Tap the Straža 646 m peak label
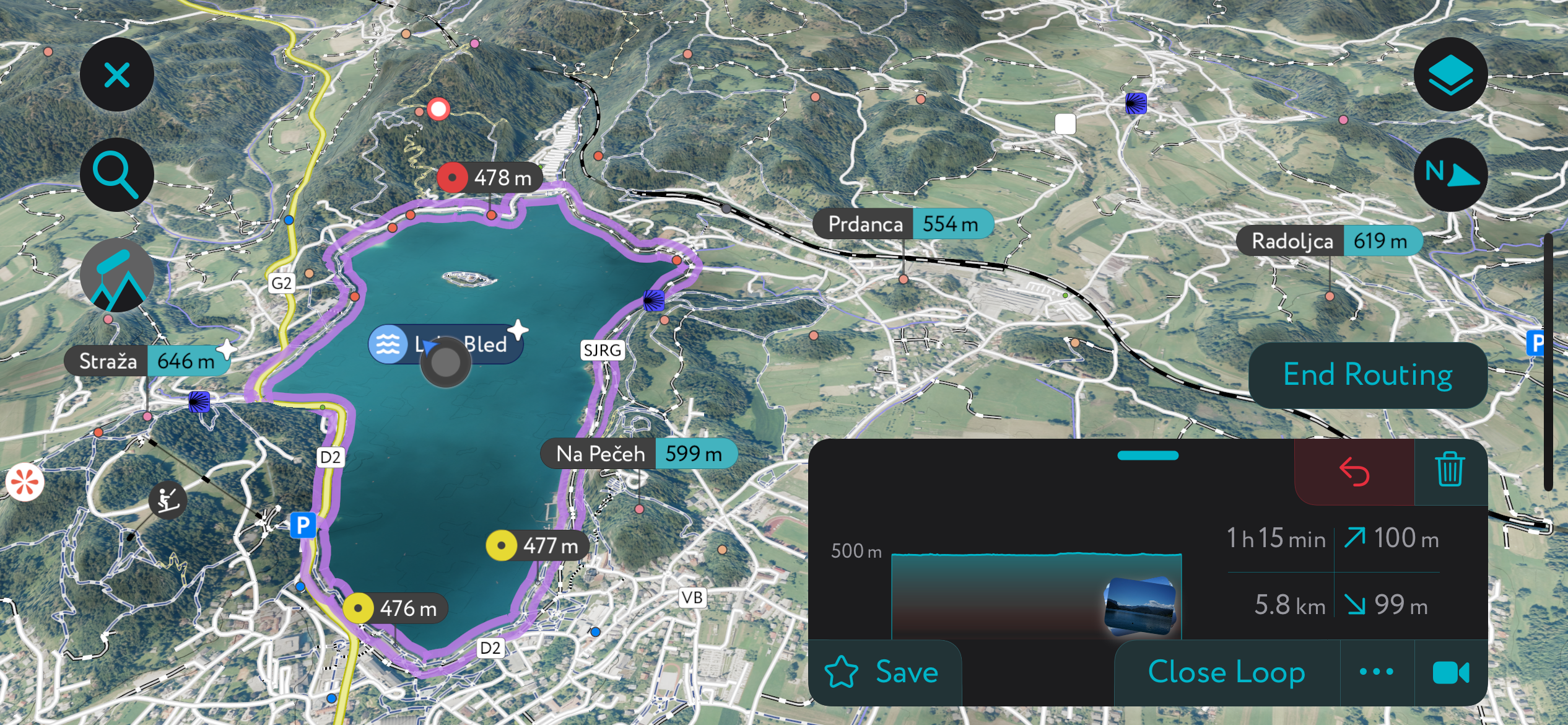Viewport: 1568px width, 725px height. tap(147, 361)
